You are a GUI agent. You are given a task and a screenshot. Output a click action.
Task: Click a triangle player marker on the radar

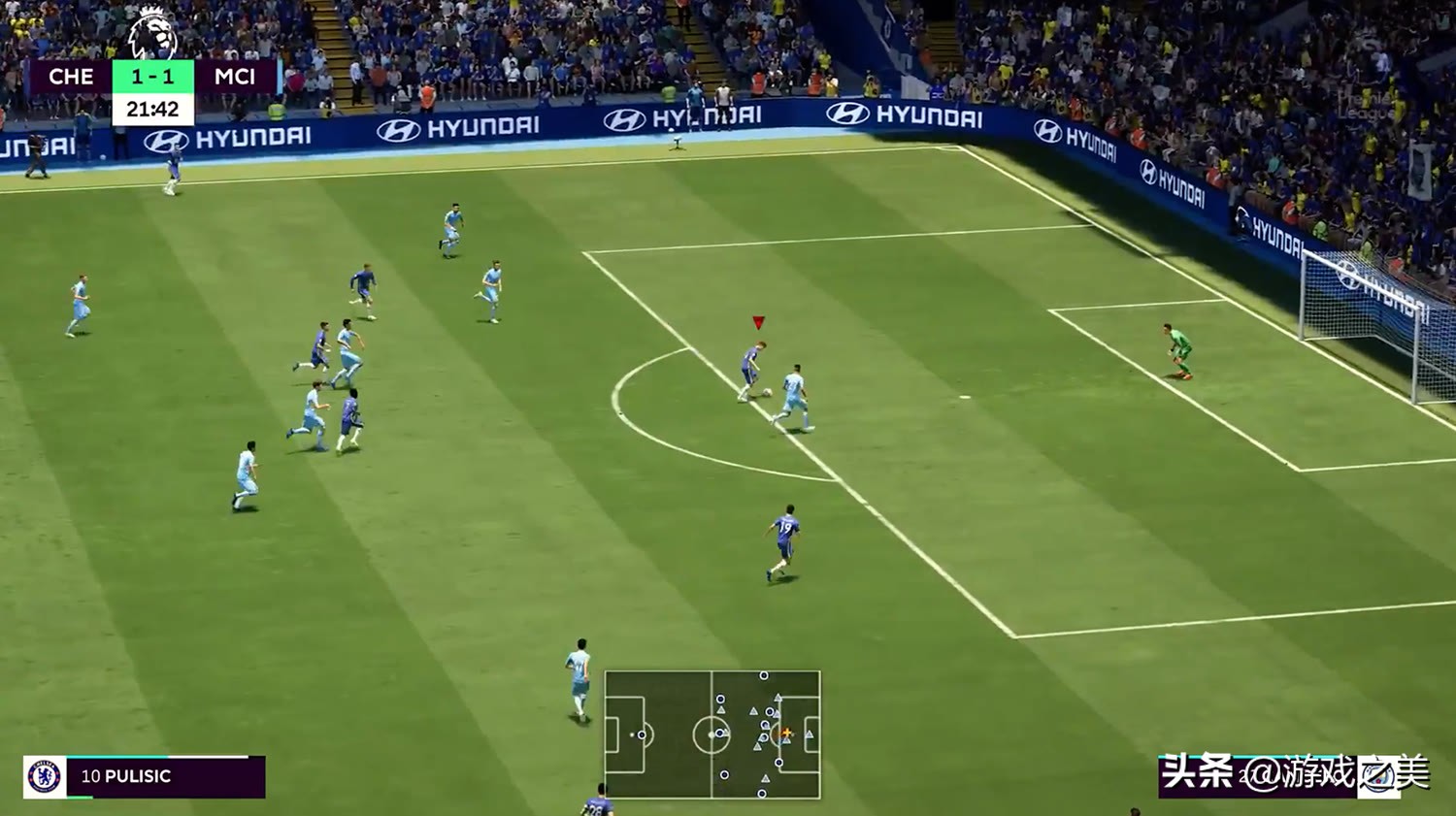753,711
